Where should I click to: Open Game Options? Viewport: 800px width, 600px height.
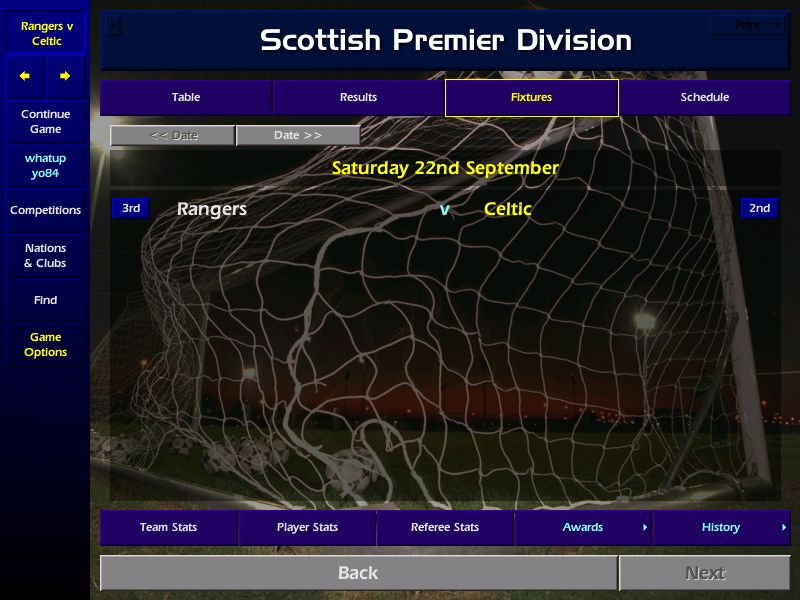[x=45, y=345]
